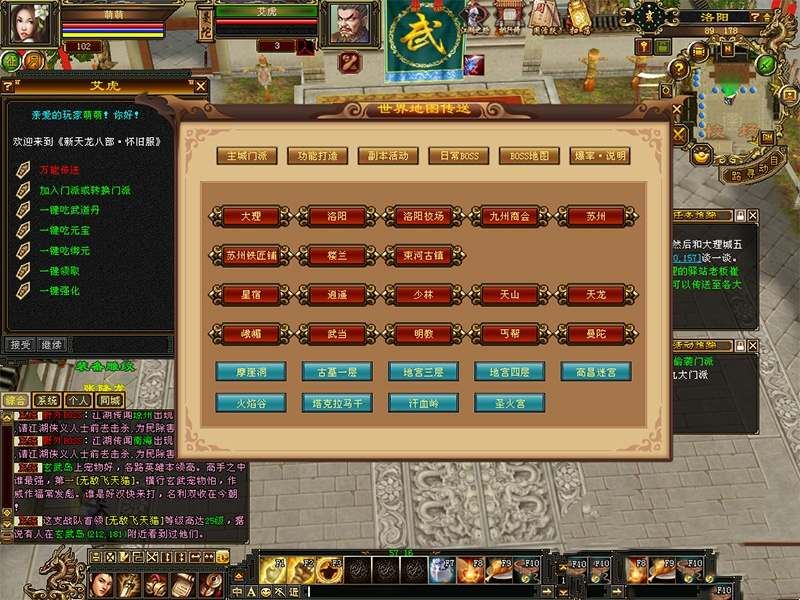The width and height of the screenshot is (800, 600).
Task: Select the 丐帮 sect destination
Action: [x=509, y=334]
